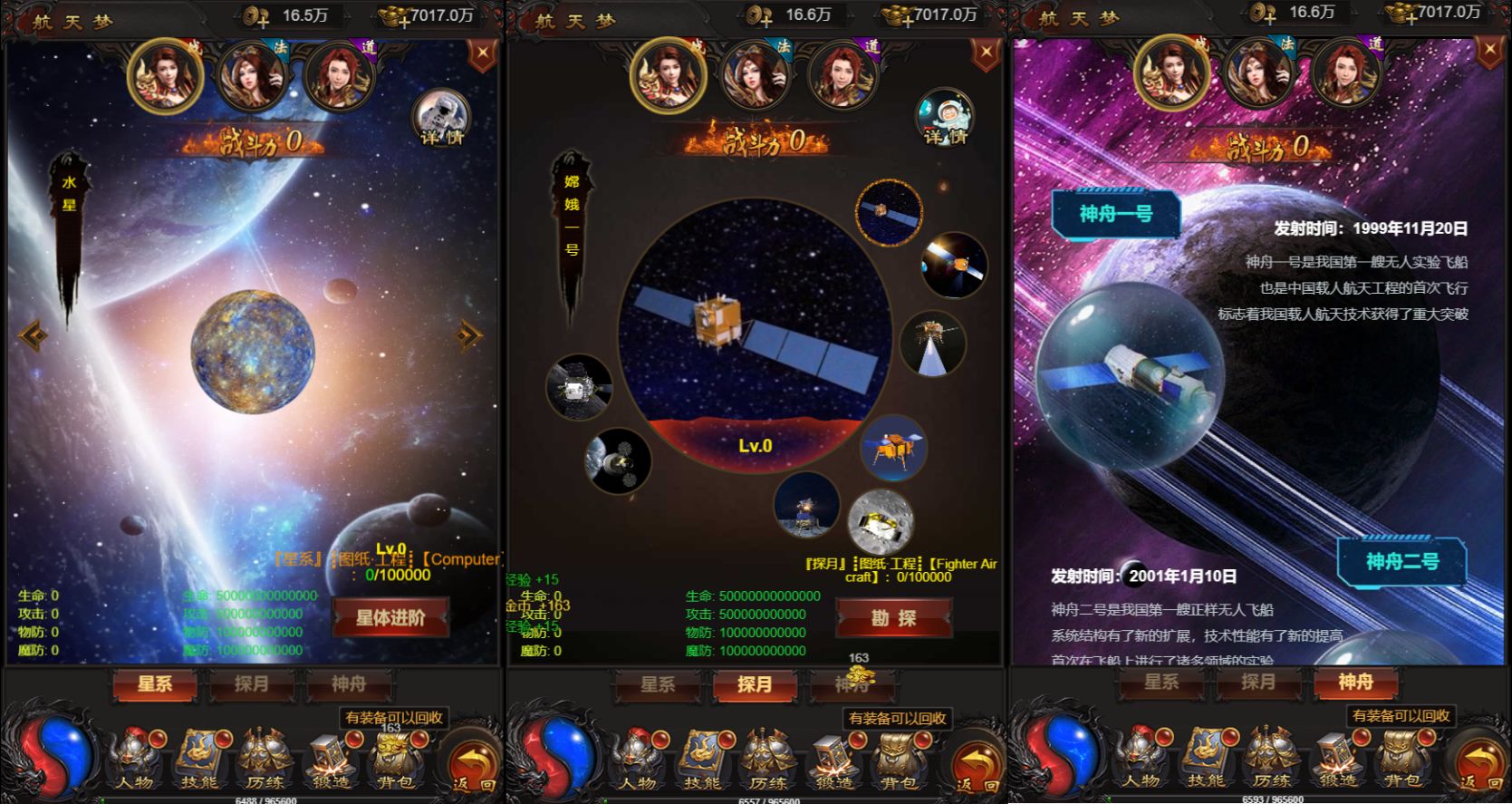
Task: Click the astronaut 详情 details icon
Action: tap(441, 118)
